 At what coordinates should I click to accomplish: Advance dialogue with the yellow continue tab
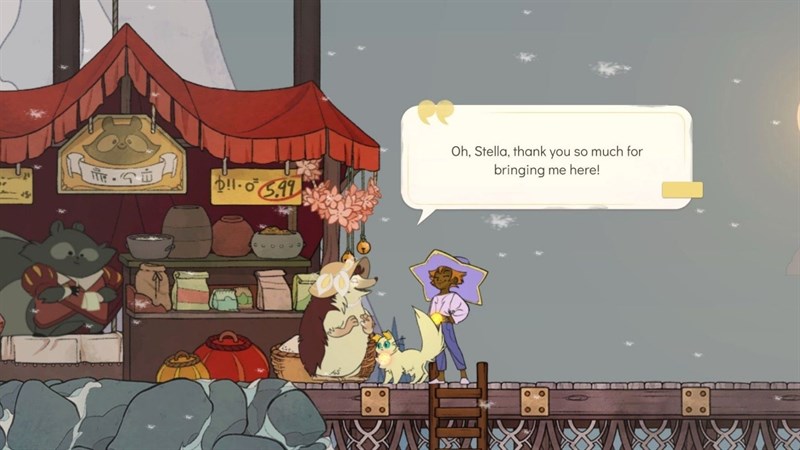click(682, 190)
